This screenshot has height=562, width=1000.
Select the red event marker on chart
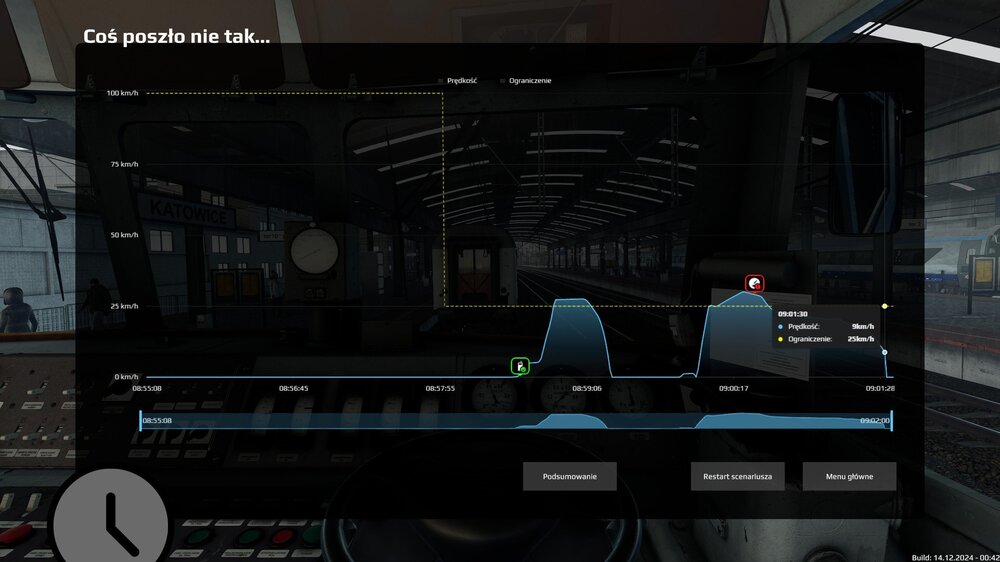[754, 284]
